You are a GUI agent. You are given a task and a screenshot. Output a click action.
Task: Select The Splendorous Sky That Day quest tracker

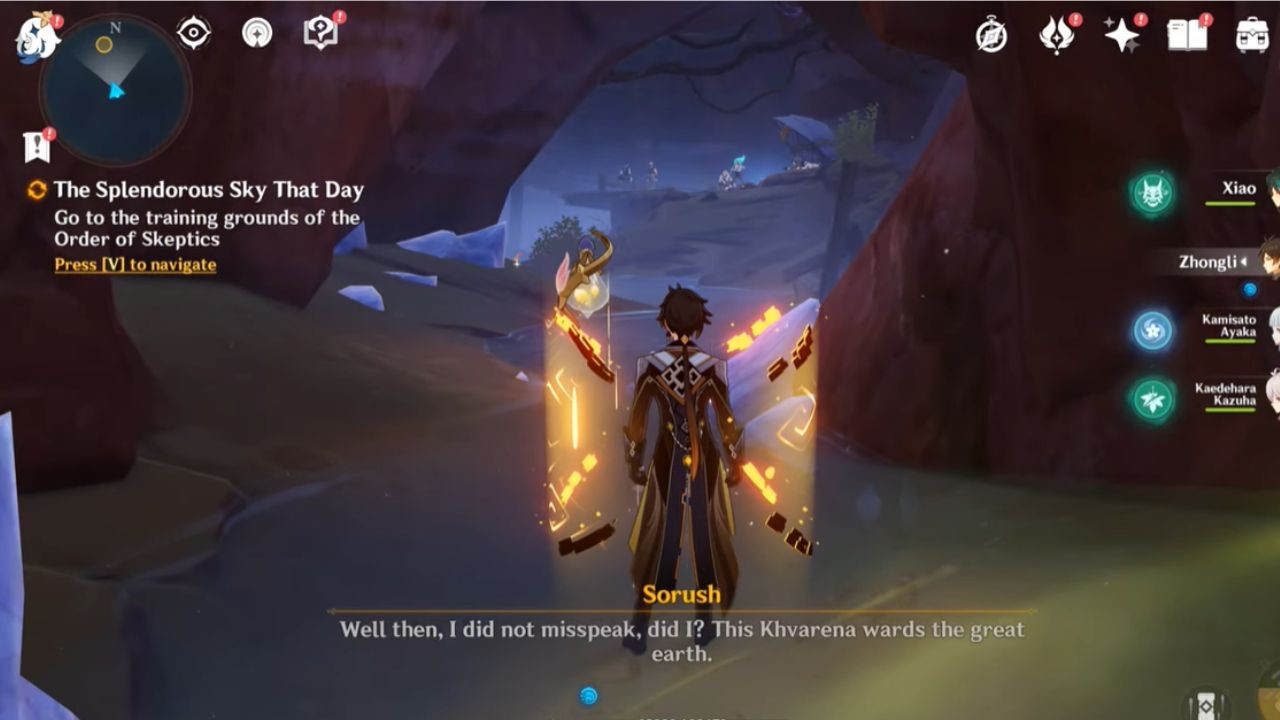click(208, 190)
